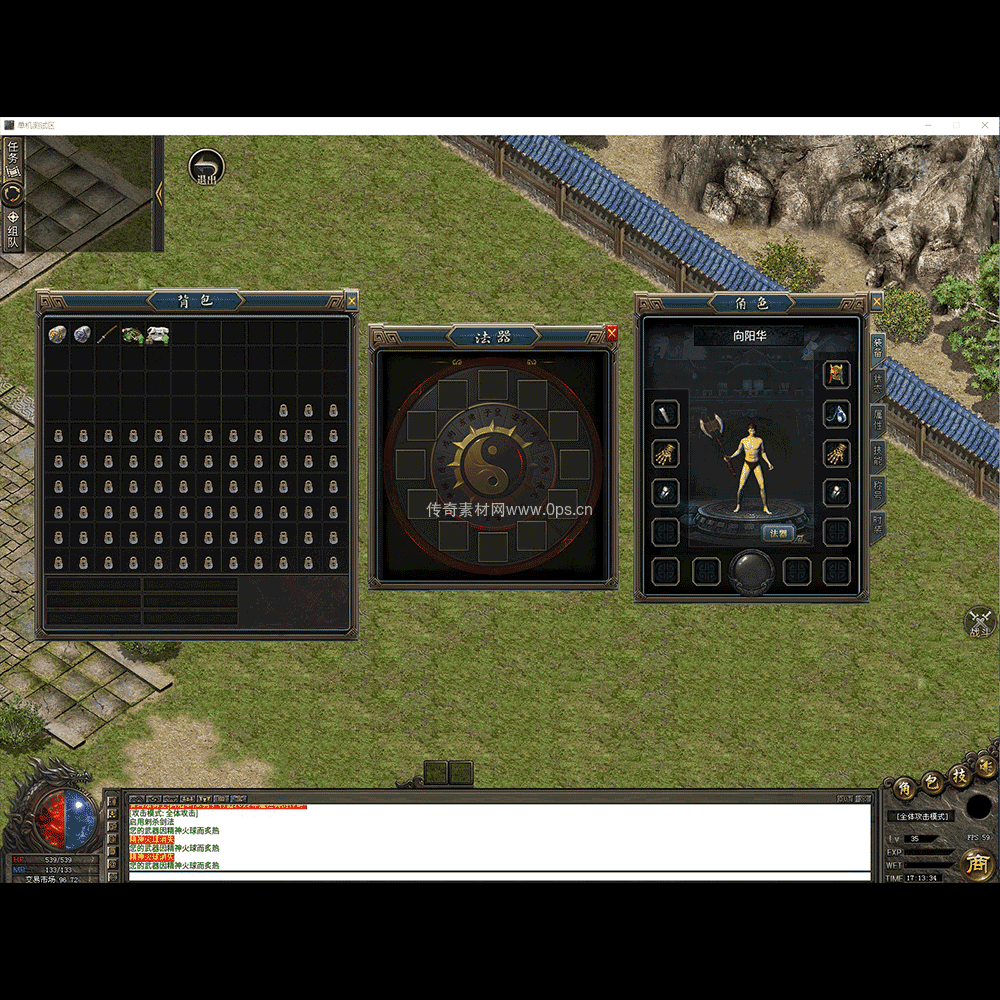Click the 退出 exit button

206,168
